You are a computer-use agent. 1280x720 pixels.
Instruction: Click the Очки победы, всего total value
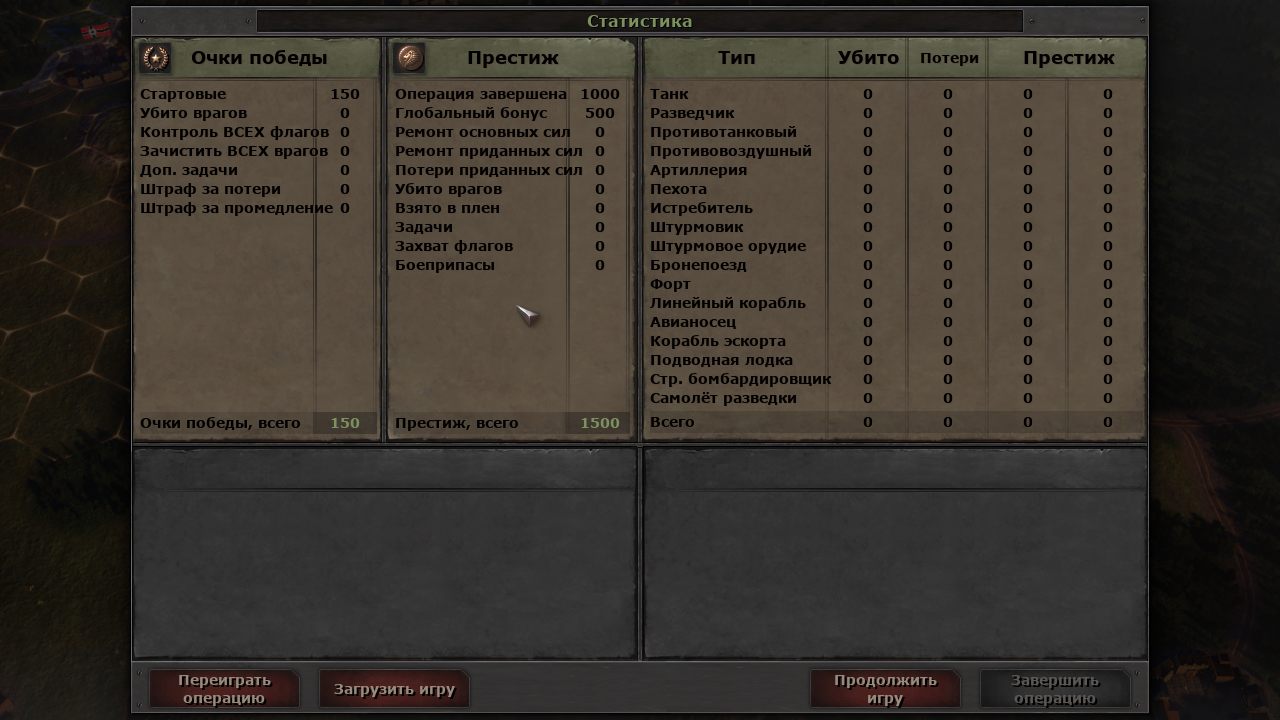pos(346,423)
